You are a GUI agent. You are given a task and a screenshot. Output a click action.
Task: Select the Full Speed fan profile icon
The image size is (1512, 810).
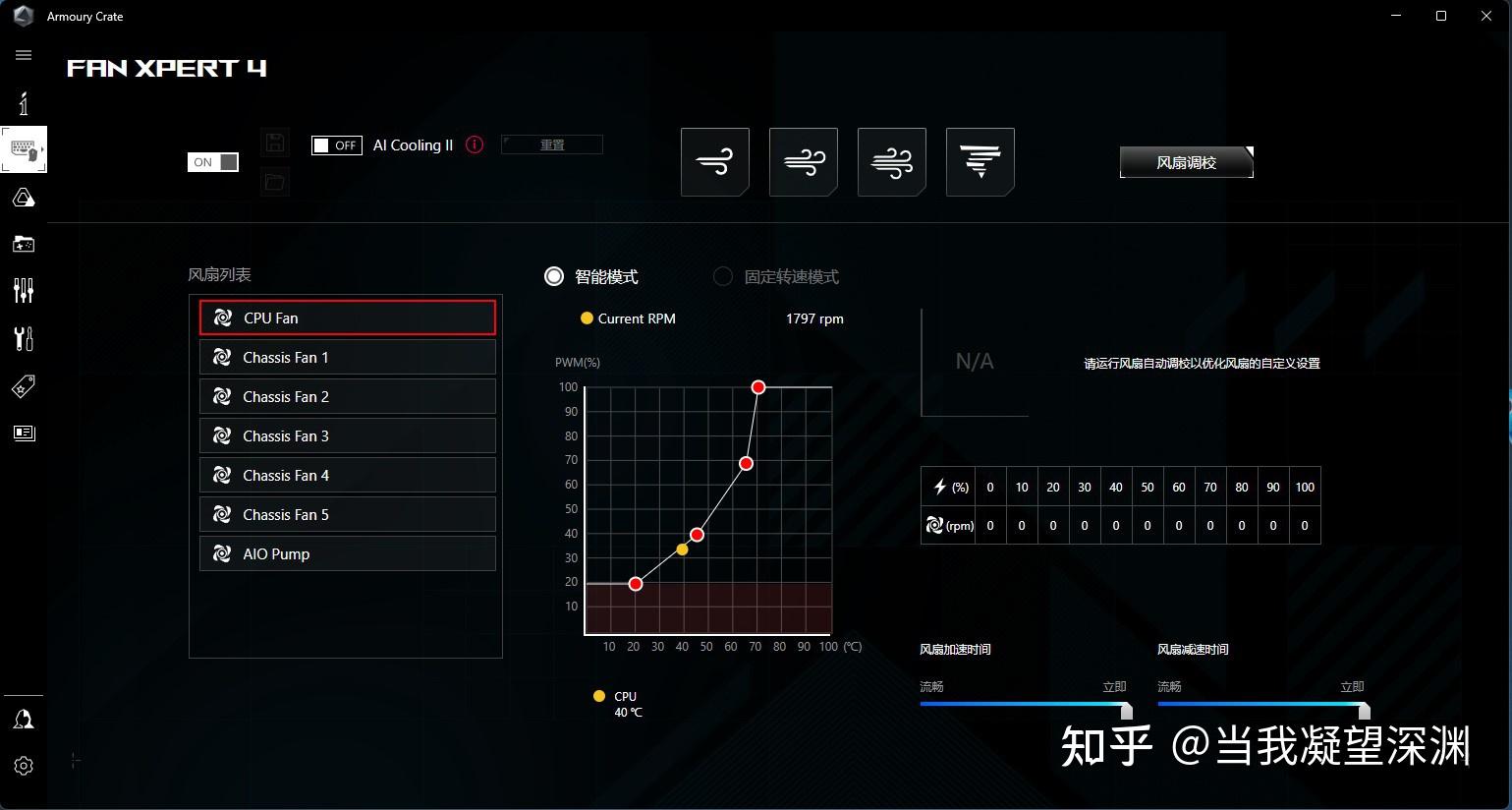coord(980,161)
